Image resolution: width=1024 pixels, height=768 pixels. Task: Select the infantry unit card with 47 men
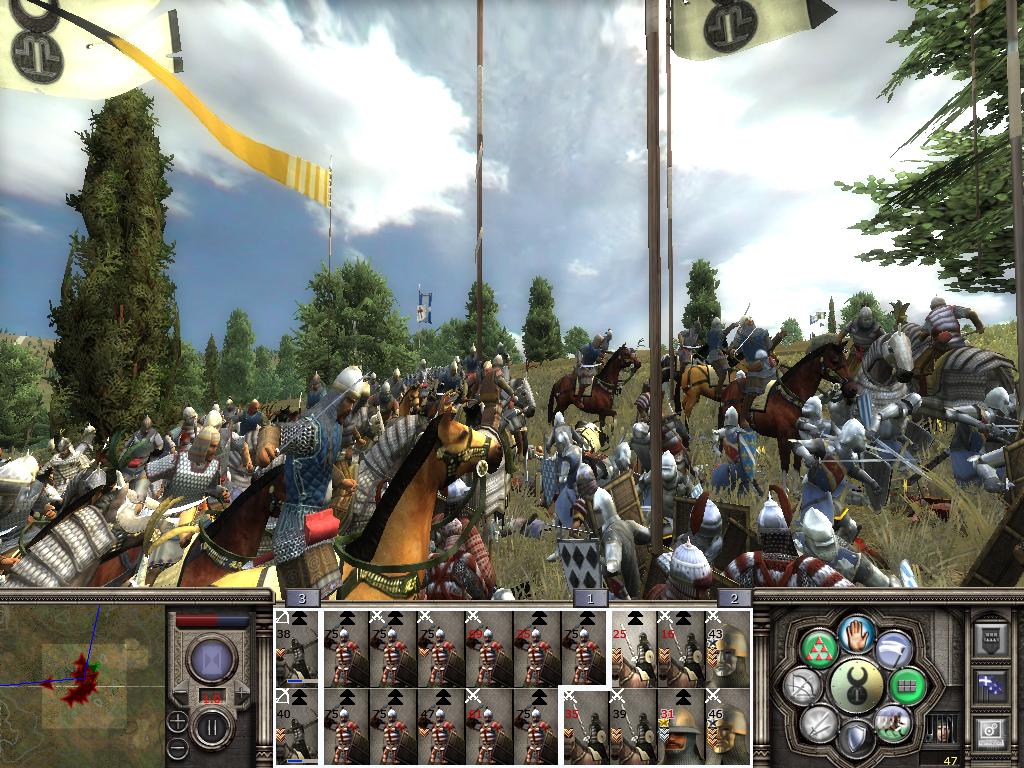440,727
